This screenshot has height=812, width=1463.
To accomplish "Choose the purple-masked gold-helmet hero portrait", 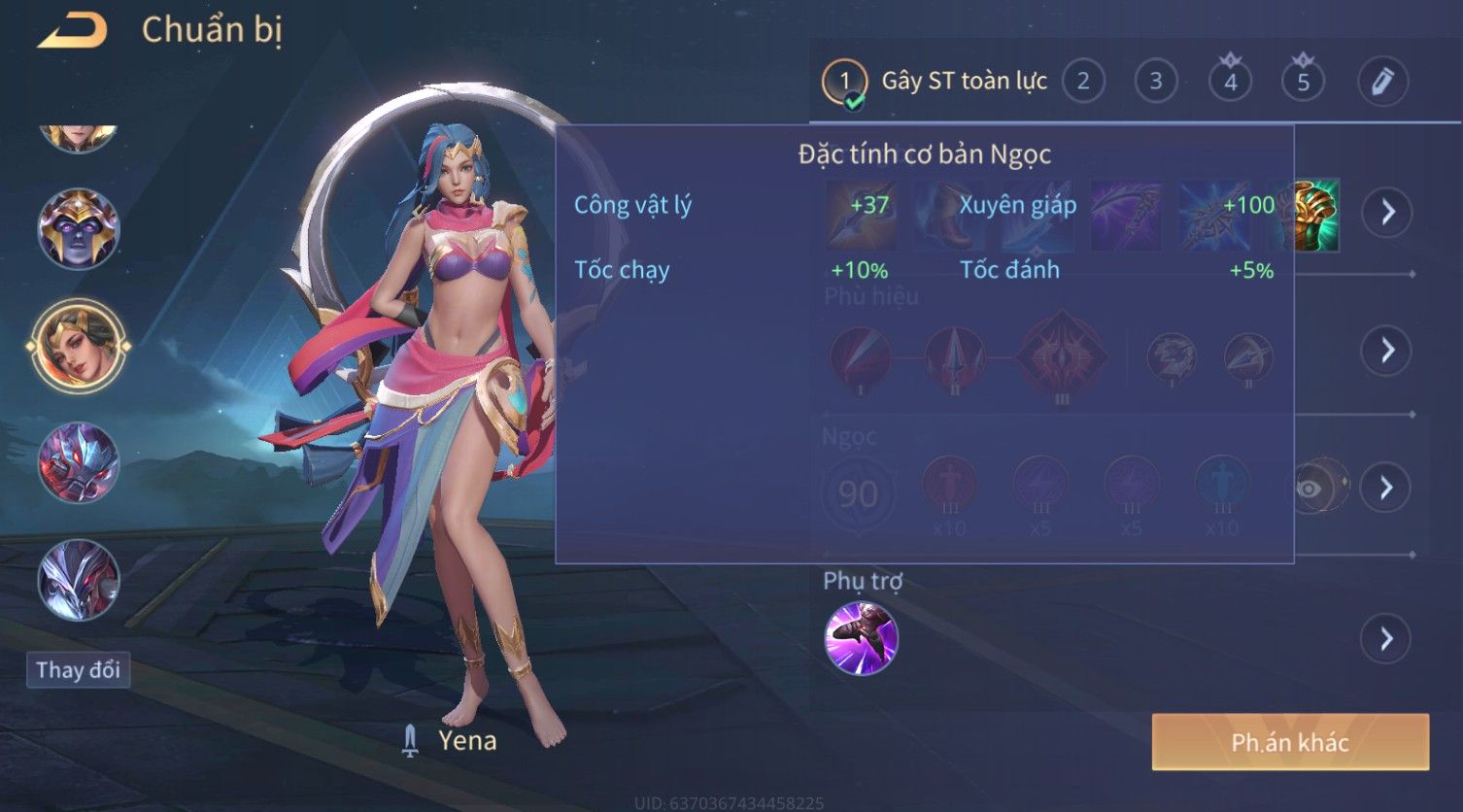I will click(79, 229).
